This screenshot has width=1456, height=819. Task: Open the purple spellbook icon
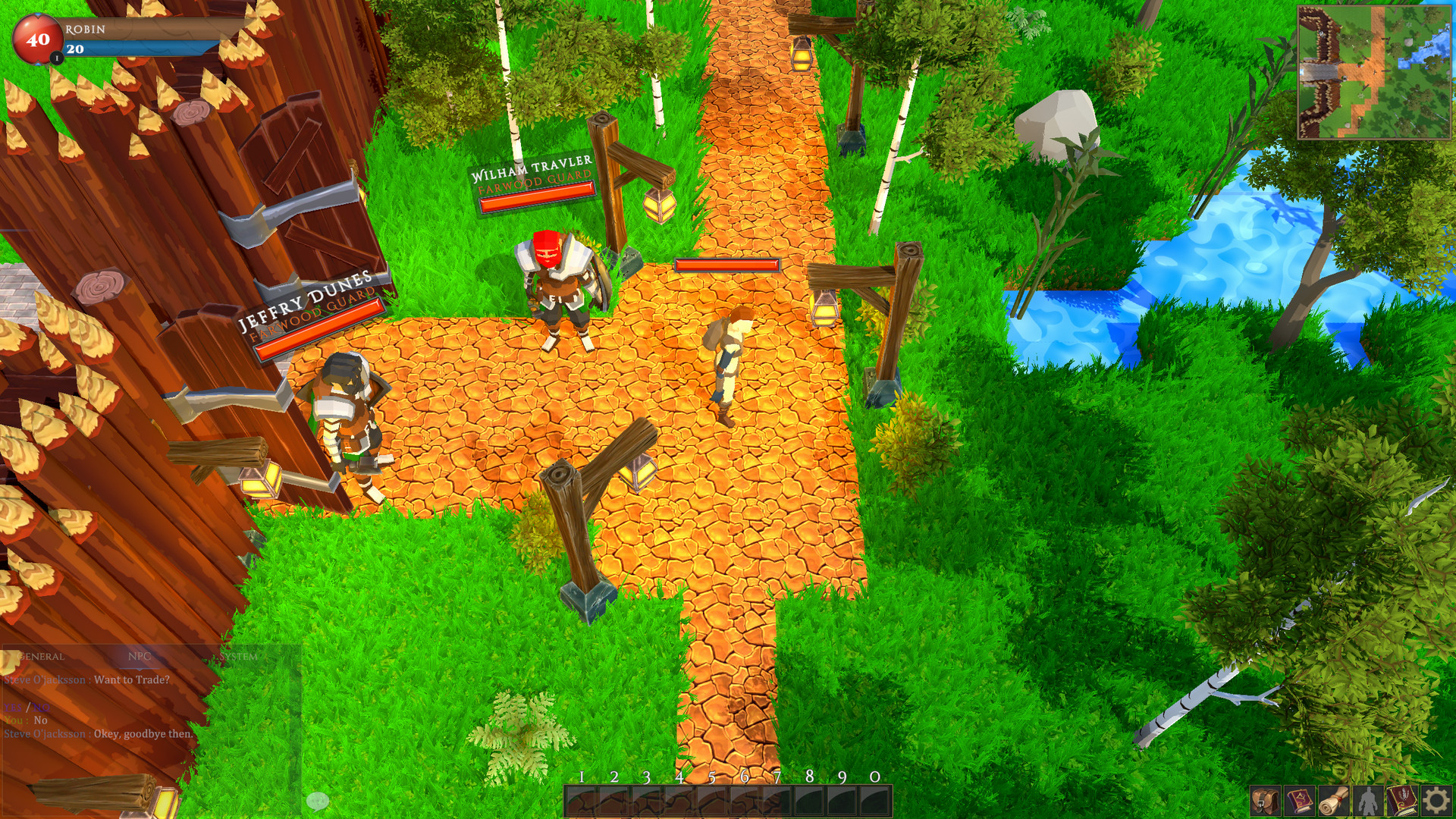coord(1298,801)
